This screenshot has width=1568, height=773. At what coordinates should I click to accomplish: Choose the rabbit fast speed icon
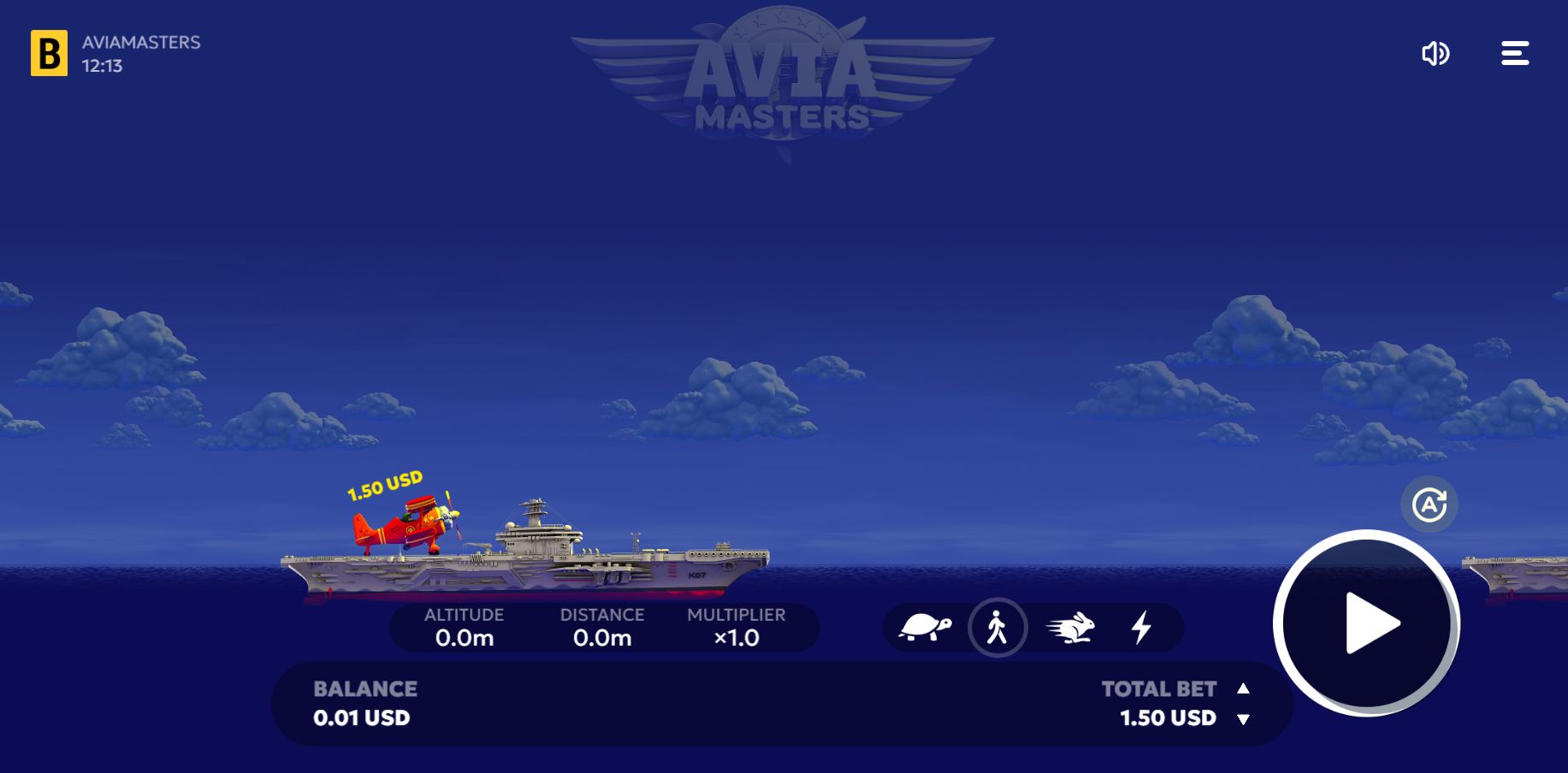(x=1071, y=628)
